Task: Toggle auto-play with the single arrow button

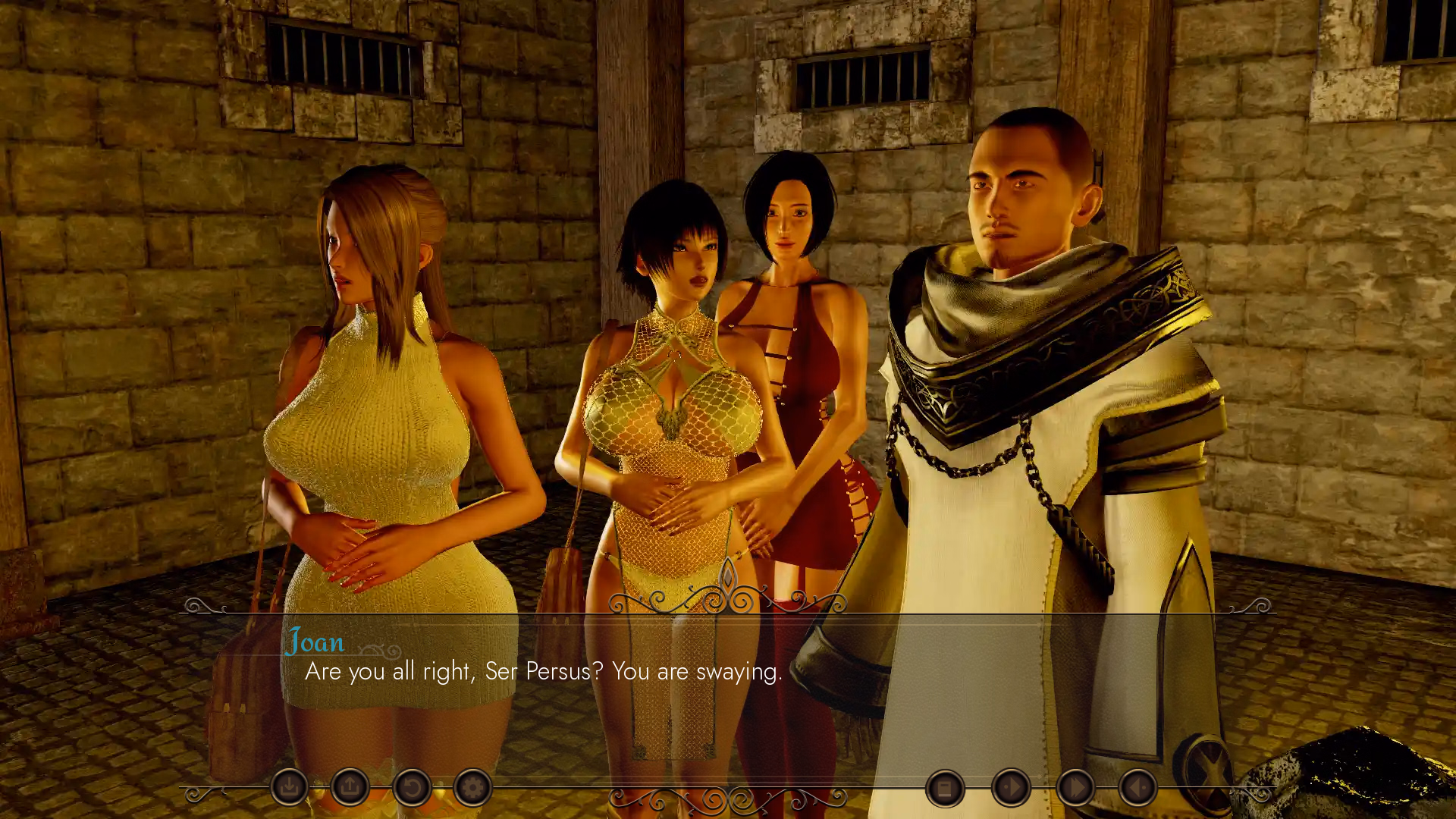Action: pyautogui.click(x=1011, y=789)
